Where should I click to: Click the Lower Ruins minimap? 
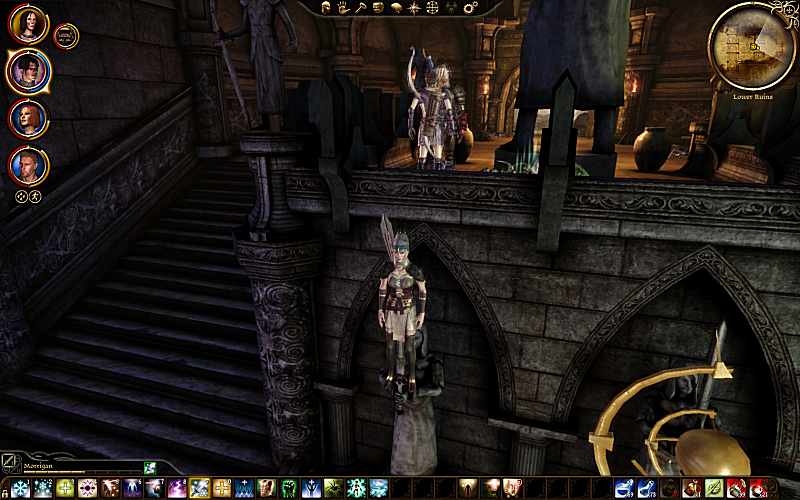point(751,44)
